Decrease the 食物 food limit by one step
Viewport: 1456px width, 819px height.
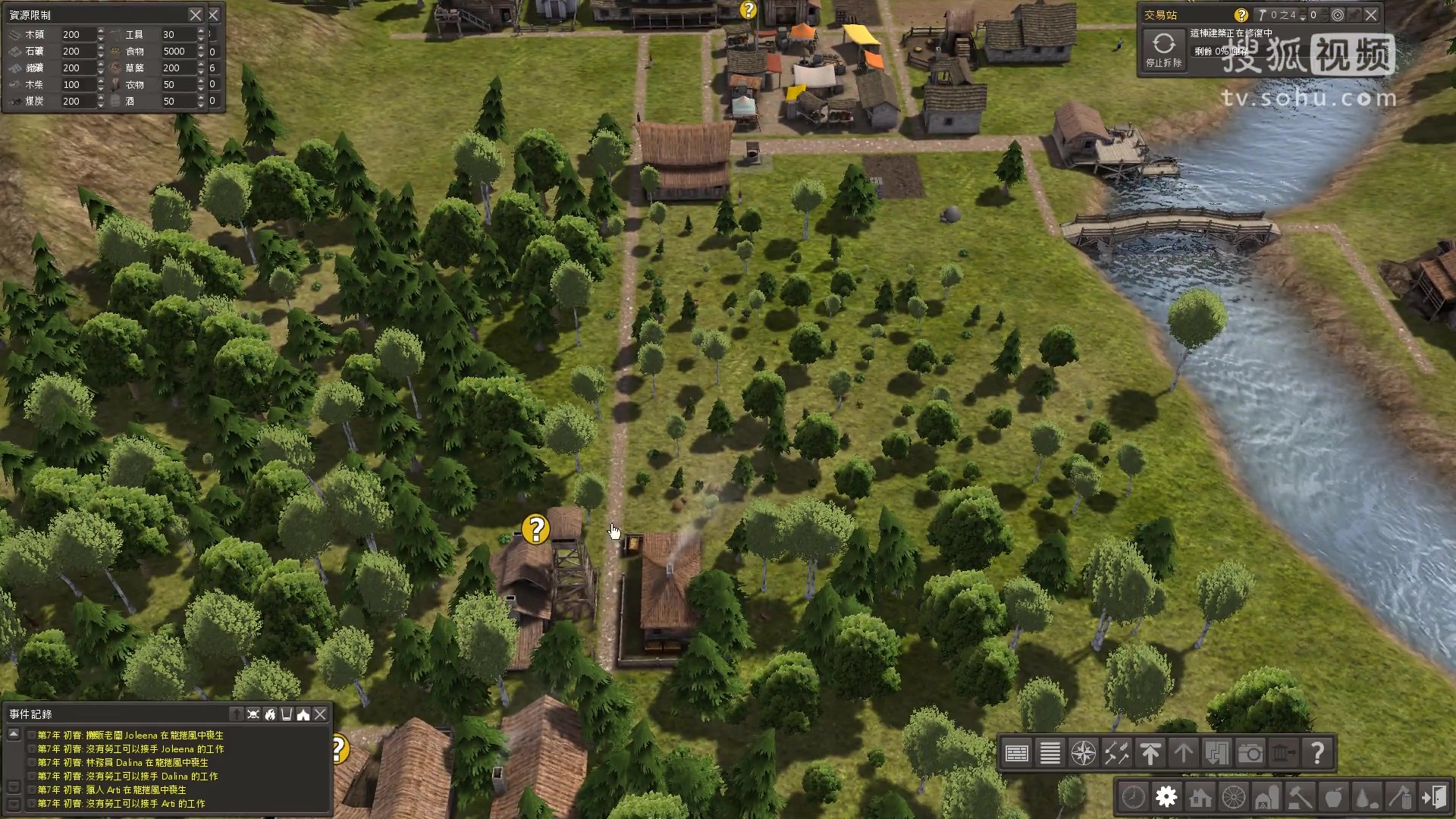[201, 55]
